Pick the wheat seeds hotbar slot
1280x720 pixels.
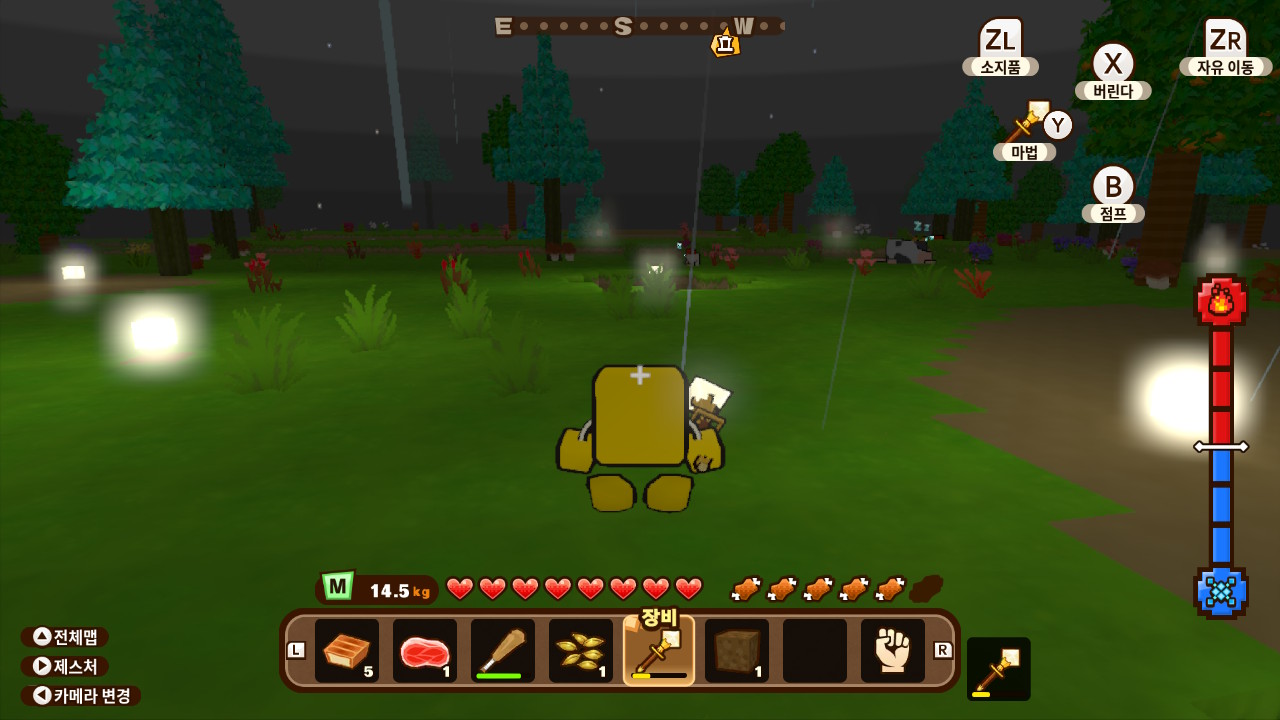581,651
